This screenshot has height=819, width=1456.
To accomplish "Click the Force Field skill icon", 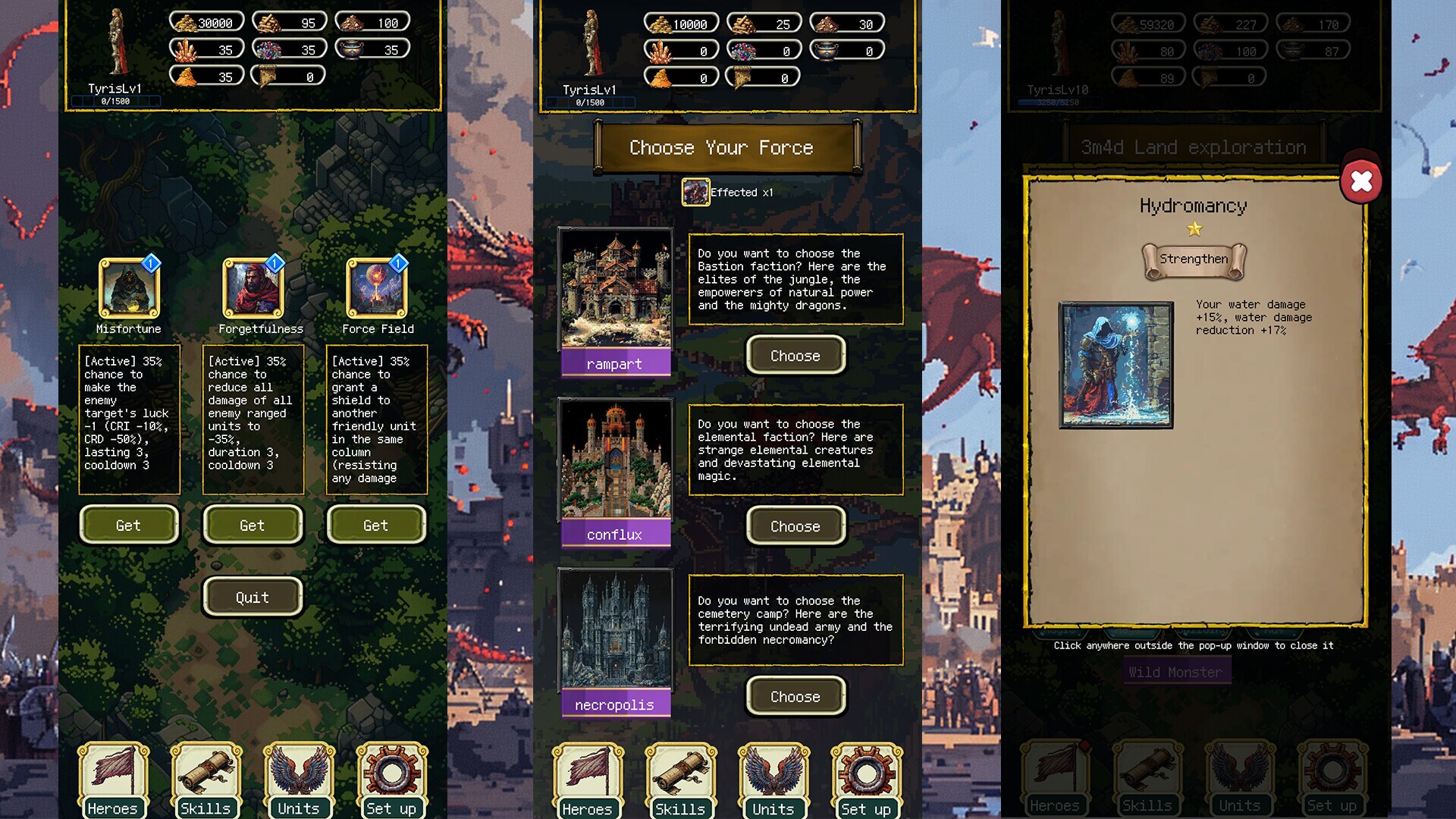I will 376,290.
